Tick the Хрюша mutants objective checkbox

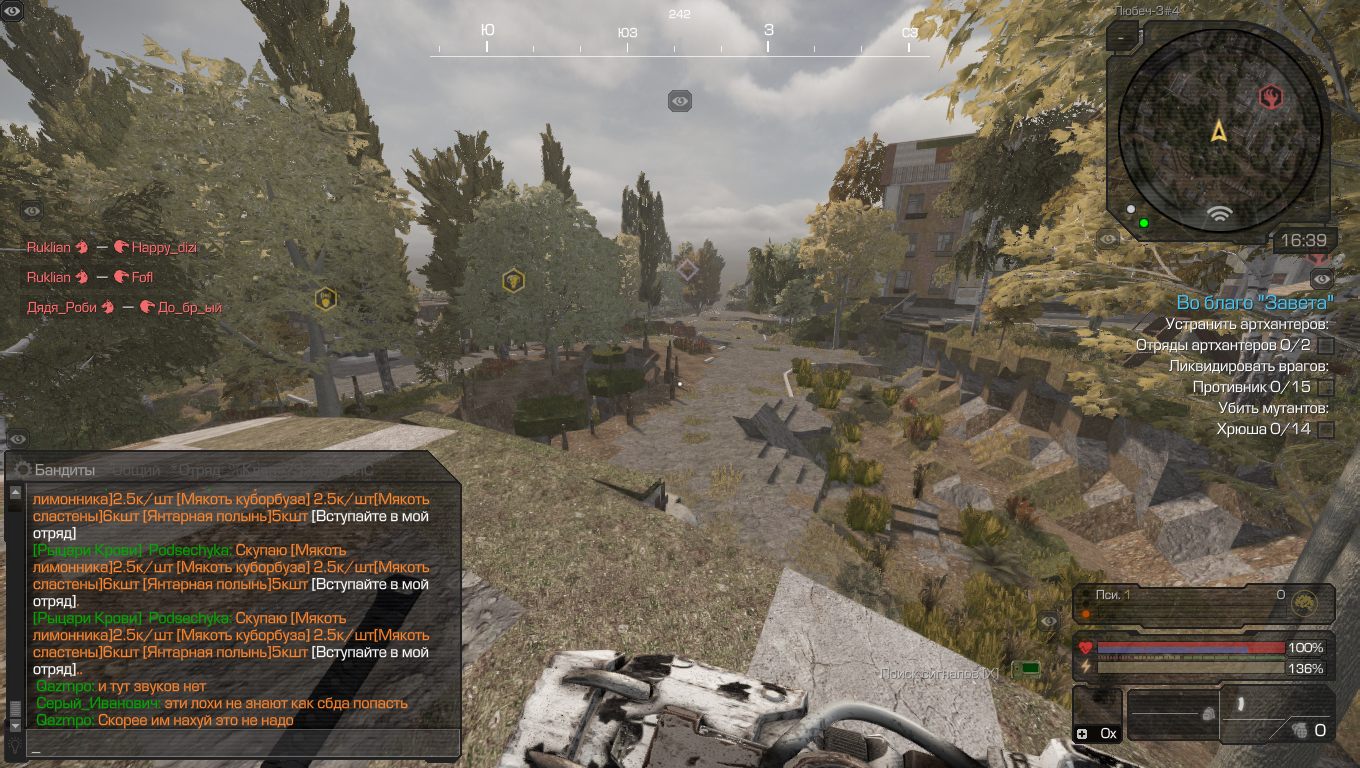[x=1326, y=430]
